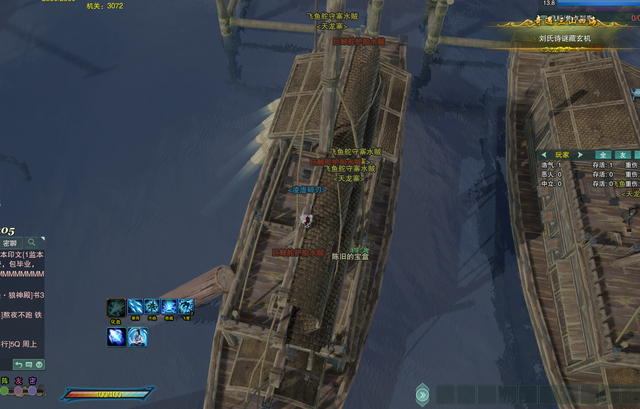Use the glowing crystal shard skill
640x409 pixels.
[x=116, y=337]
